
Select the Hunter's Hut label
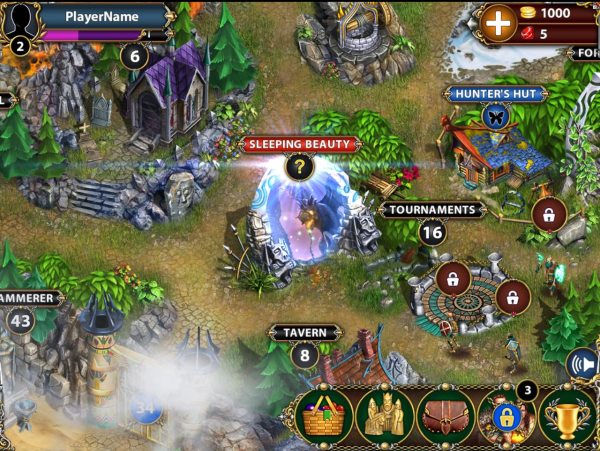point(496,94)
